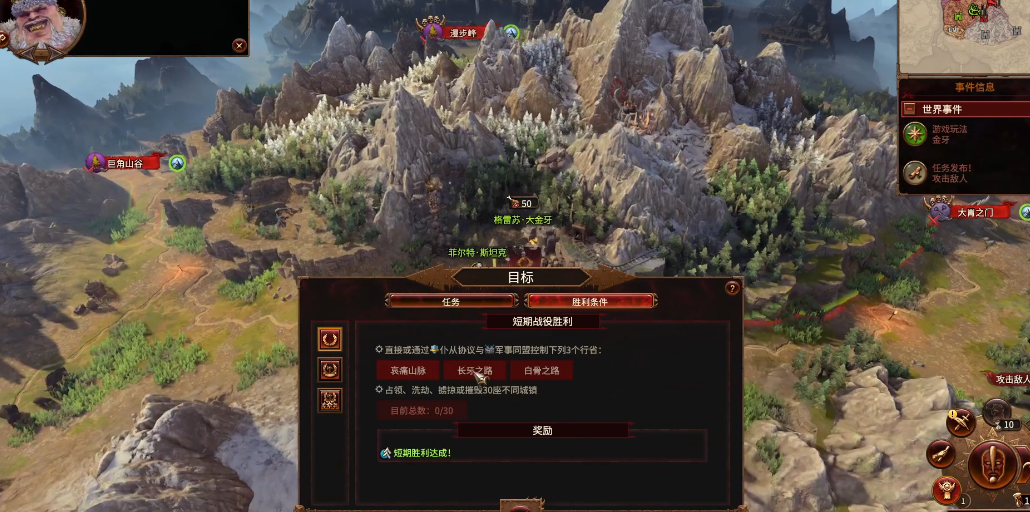Open the 任务发布 攻击敌人 mission entry
The height and width of the screenshot is (512, 1030).
914,173
